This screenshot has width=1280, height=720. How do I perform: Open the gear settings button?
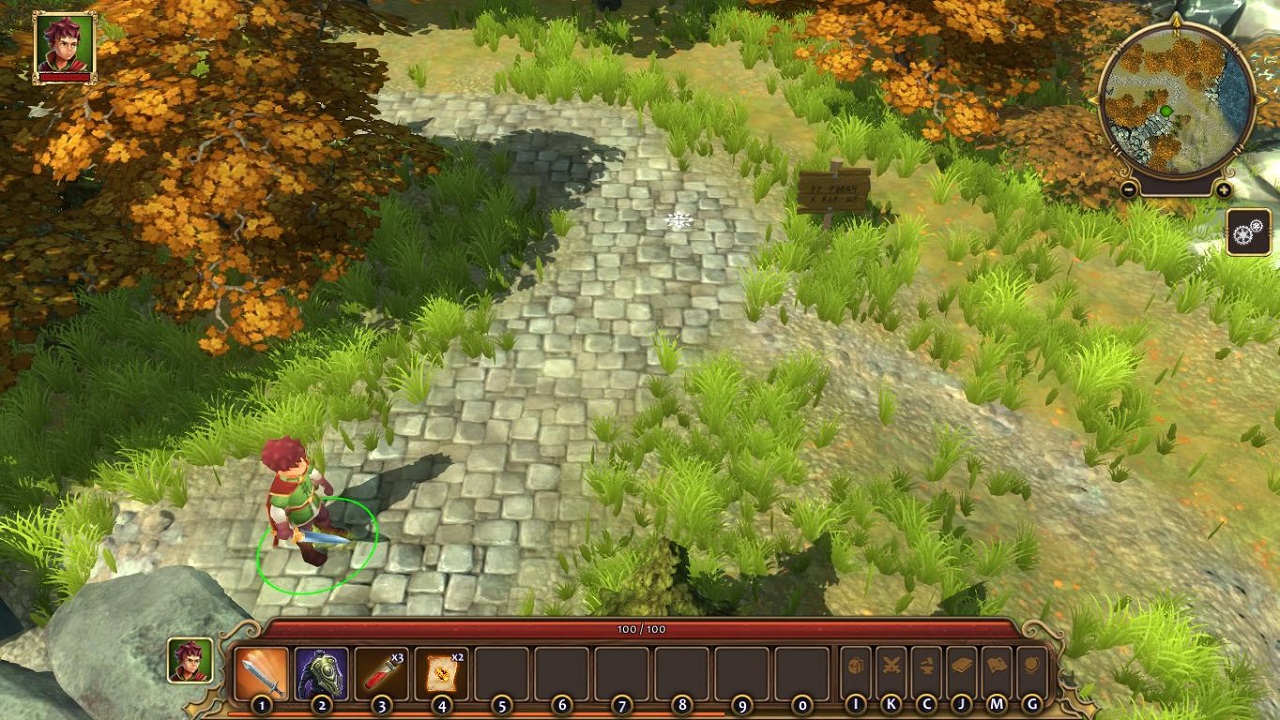[1248, 233]
